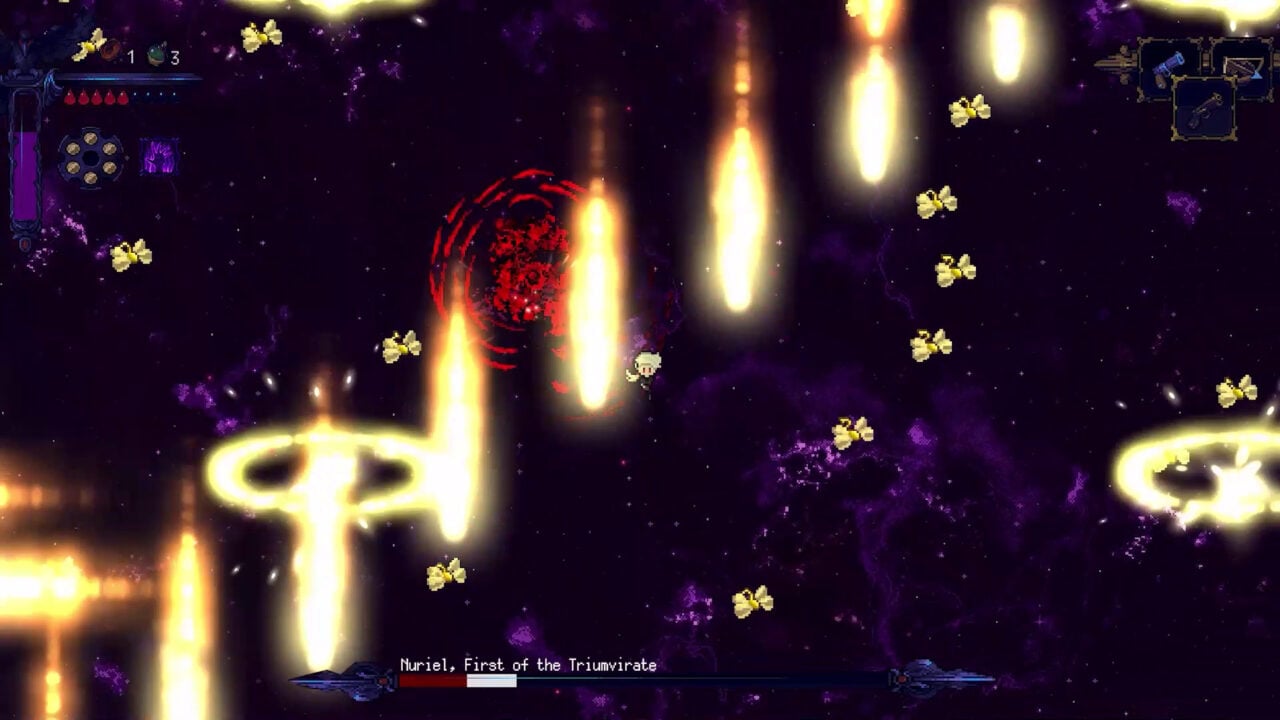
Task: Click the last empty health droplet slot
Action: [x=174, y=96]
